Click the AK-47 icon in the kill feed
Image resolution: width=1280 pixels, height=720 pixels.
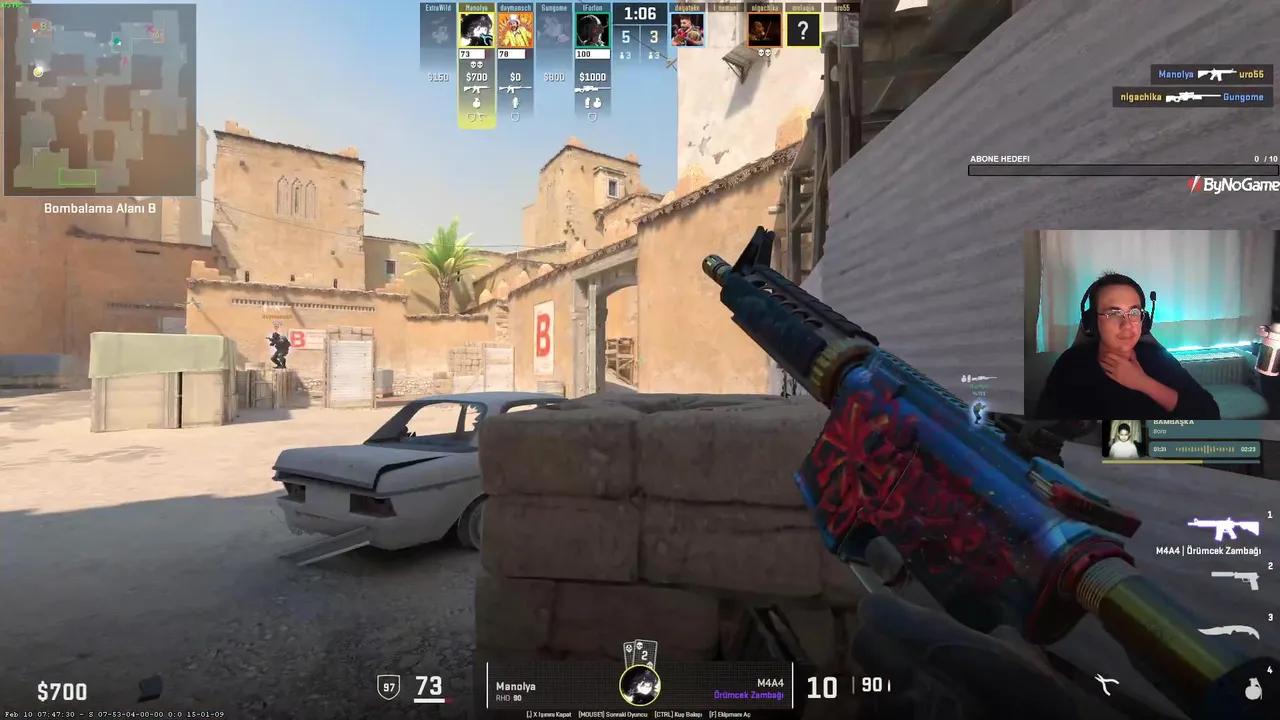[1220, 72]
